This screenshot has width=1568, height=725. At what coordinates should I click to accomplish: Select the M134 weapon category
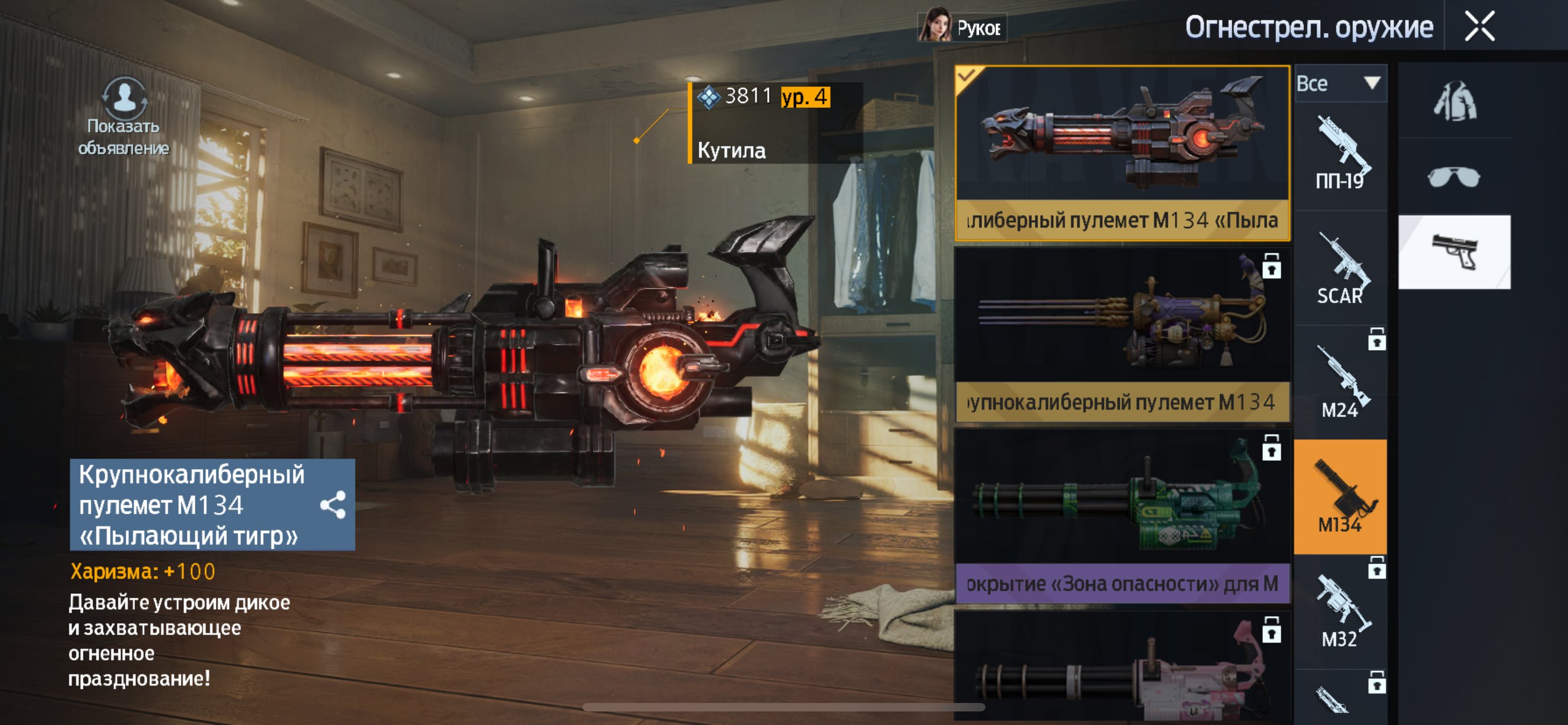tap(1340, 497)
